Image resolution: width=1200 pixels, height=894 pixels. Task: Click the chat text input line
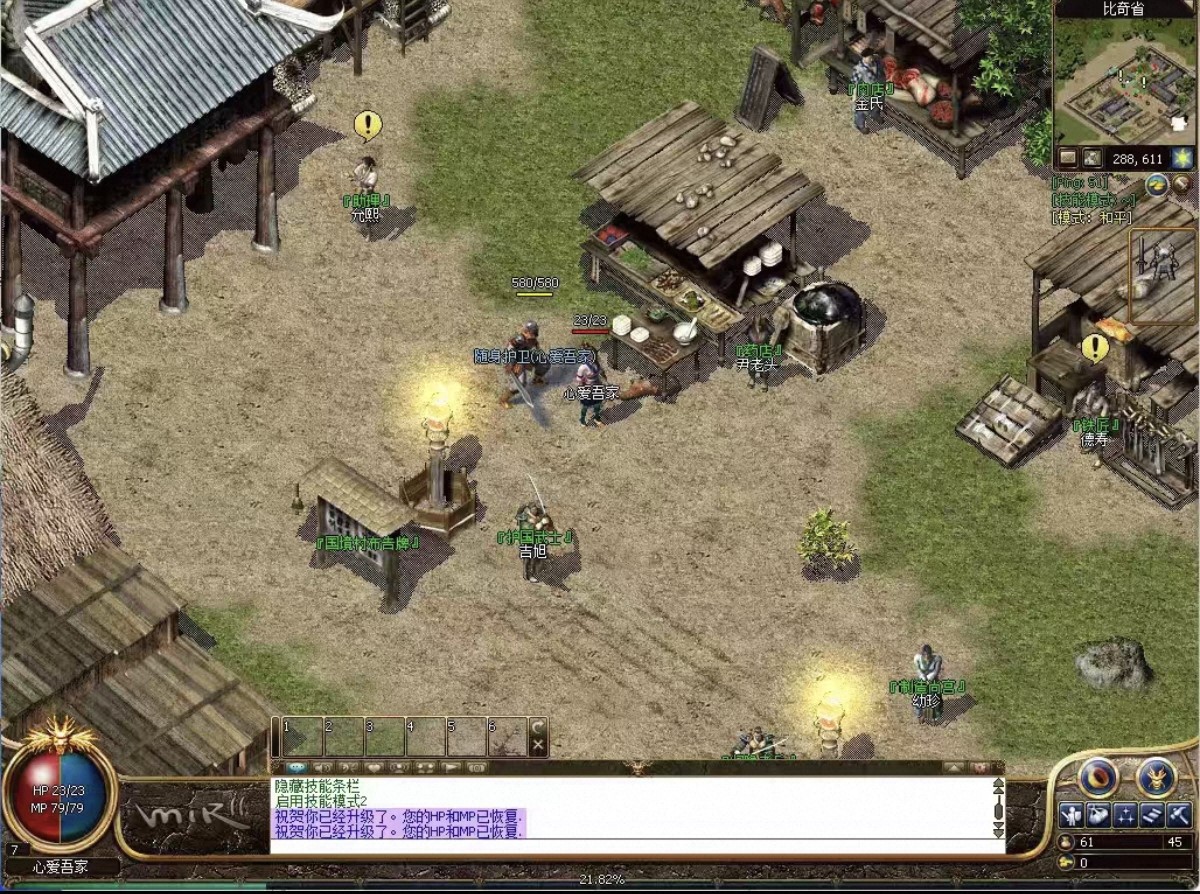[630, 847]
